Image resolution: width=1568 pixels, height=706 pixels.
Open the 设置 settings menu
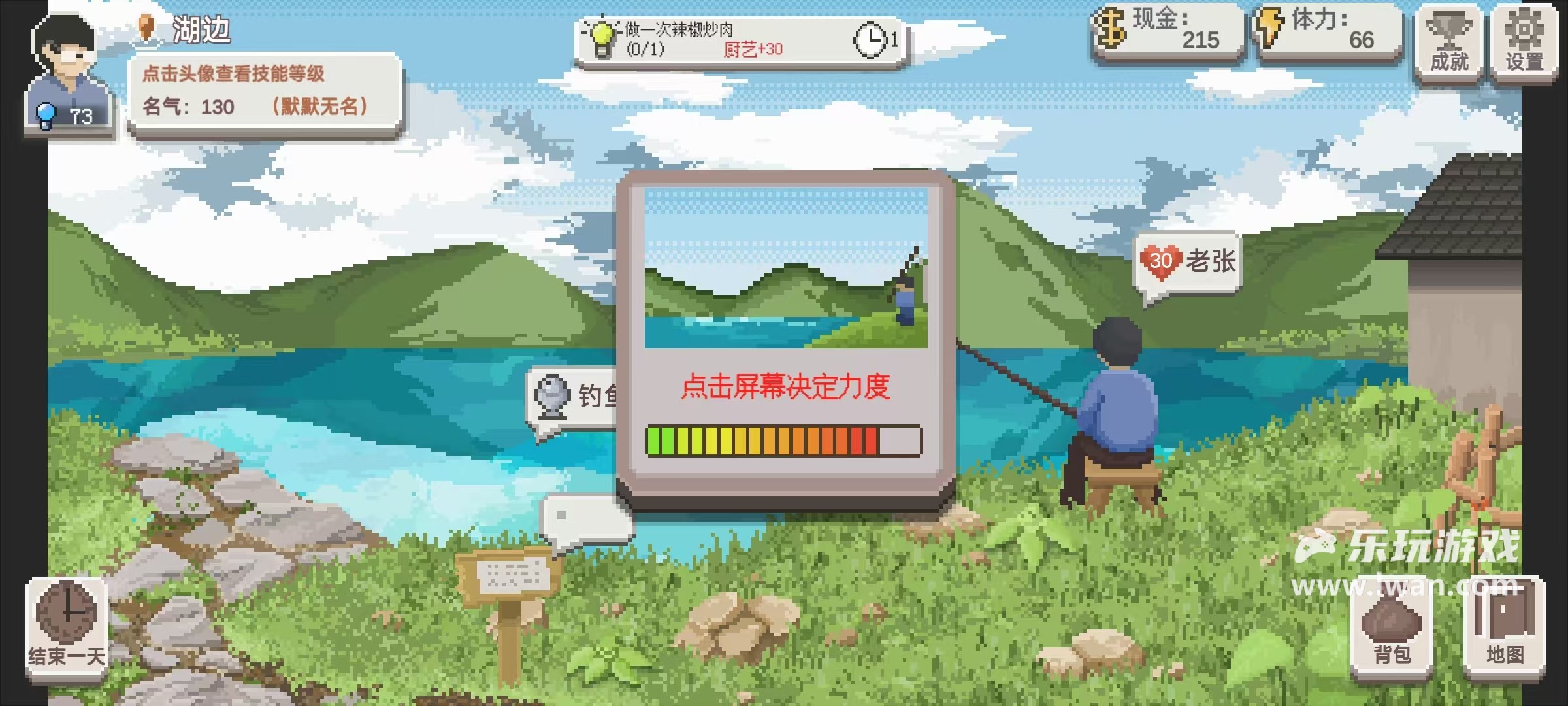1526,39
